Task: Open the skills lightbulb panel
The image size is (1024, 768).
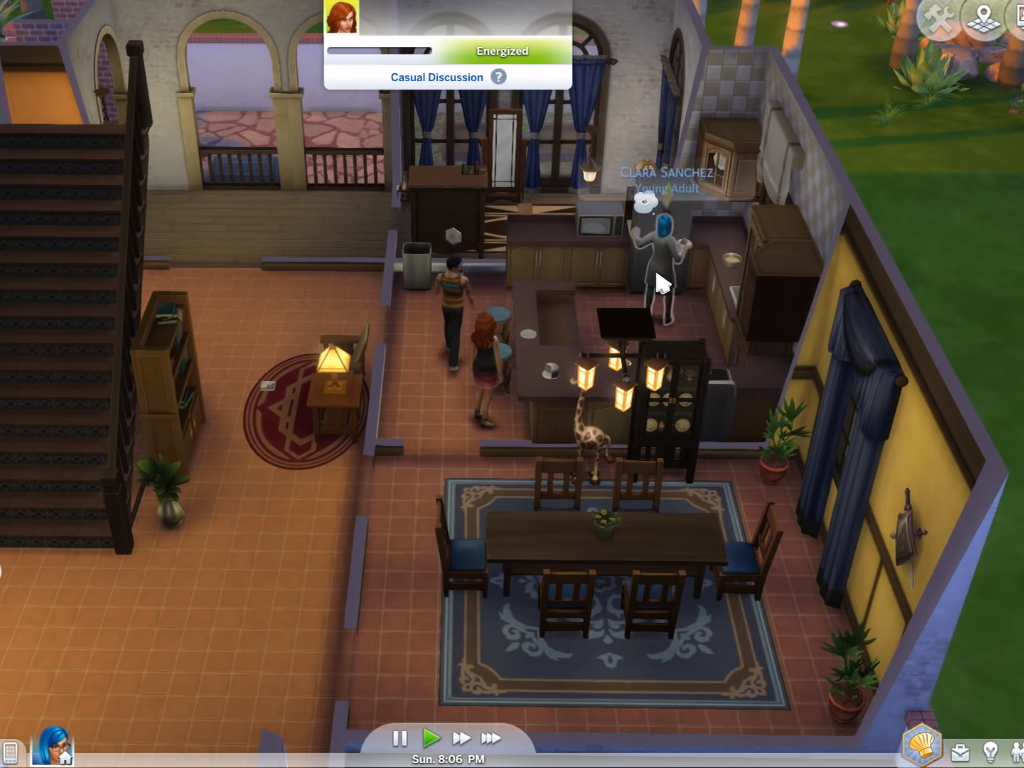Action: (990, 752)
